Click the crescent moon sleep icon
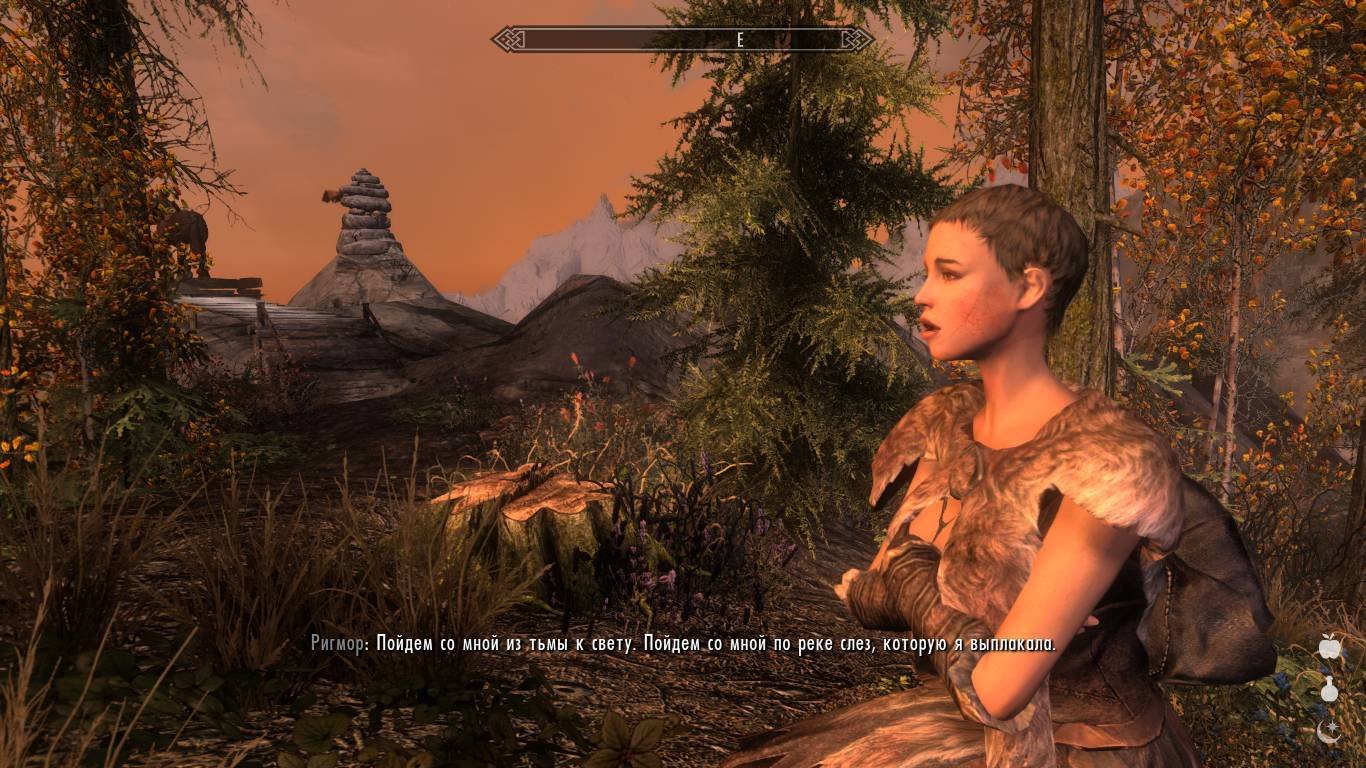This screenshot has width=1366, height=768. [1329, 731]
